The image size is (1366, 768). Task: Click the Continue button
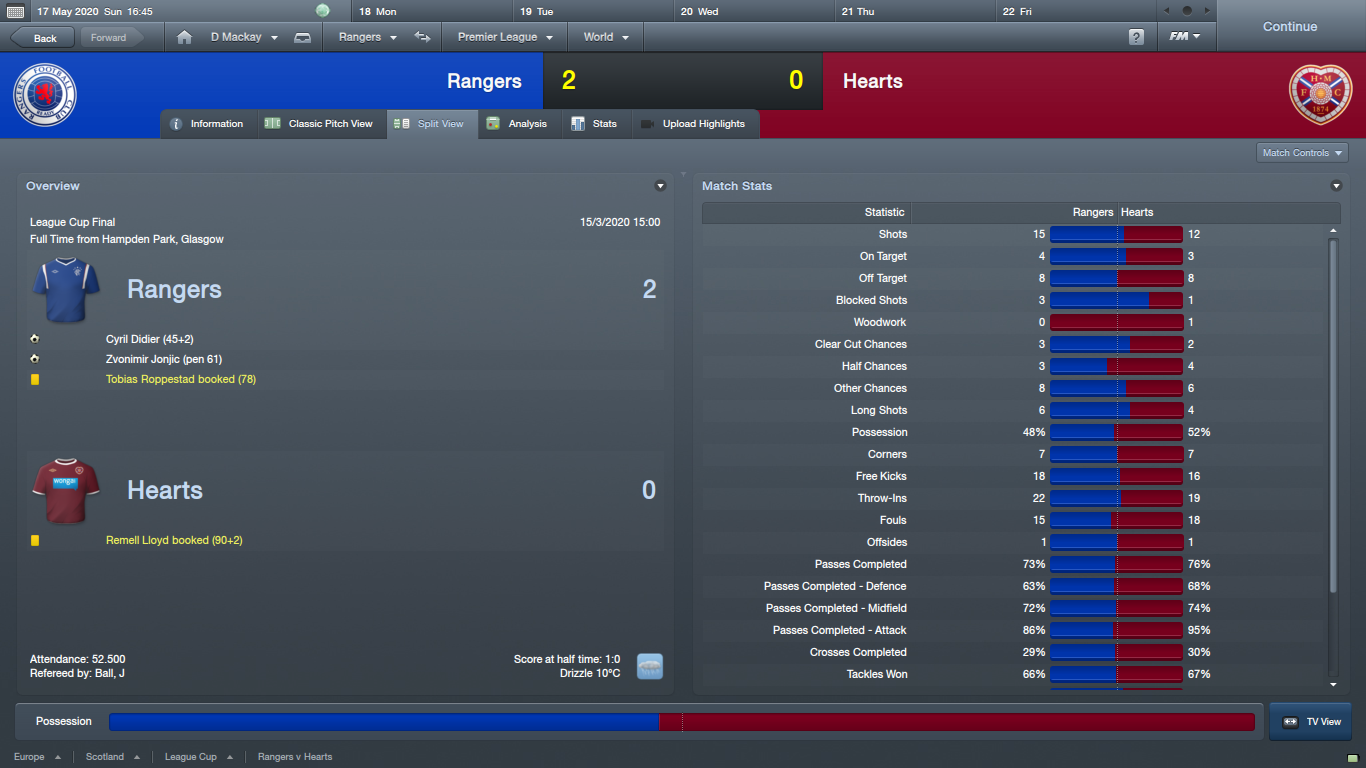tap(1289, 27)
